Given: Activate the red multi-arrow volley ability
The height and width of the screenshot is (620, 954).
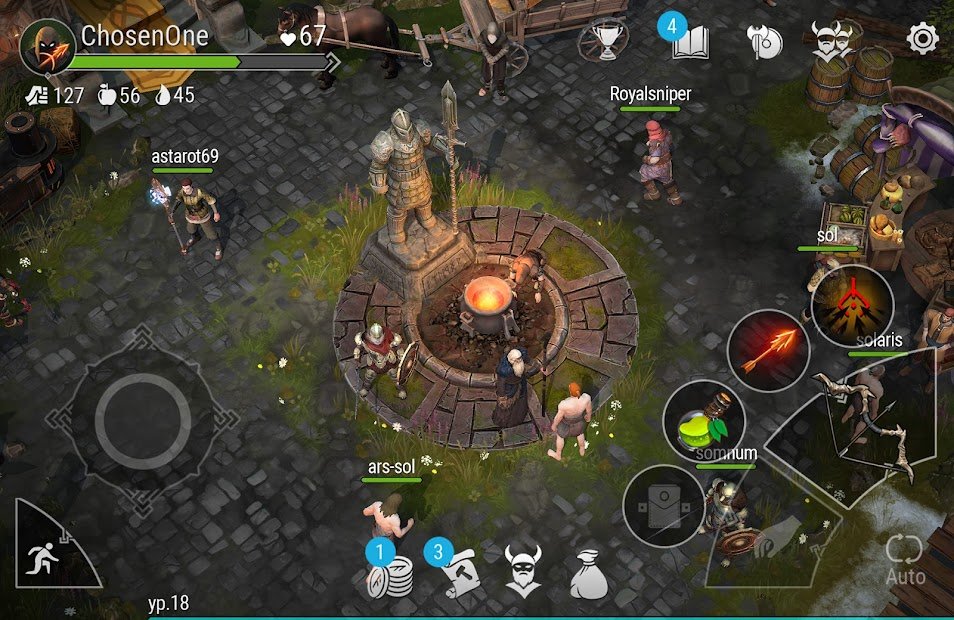Looking at the screenshot, I should (852, 306).
